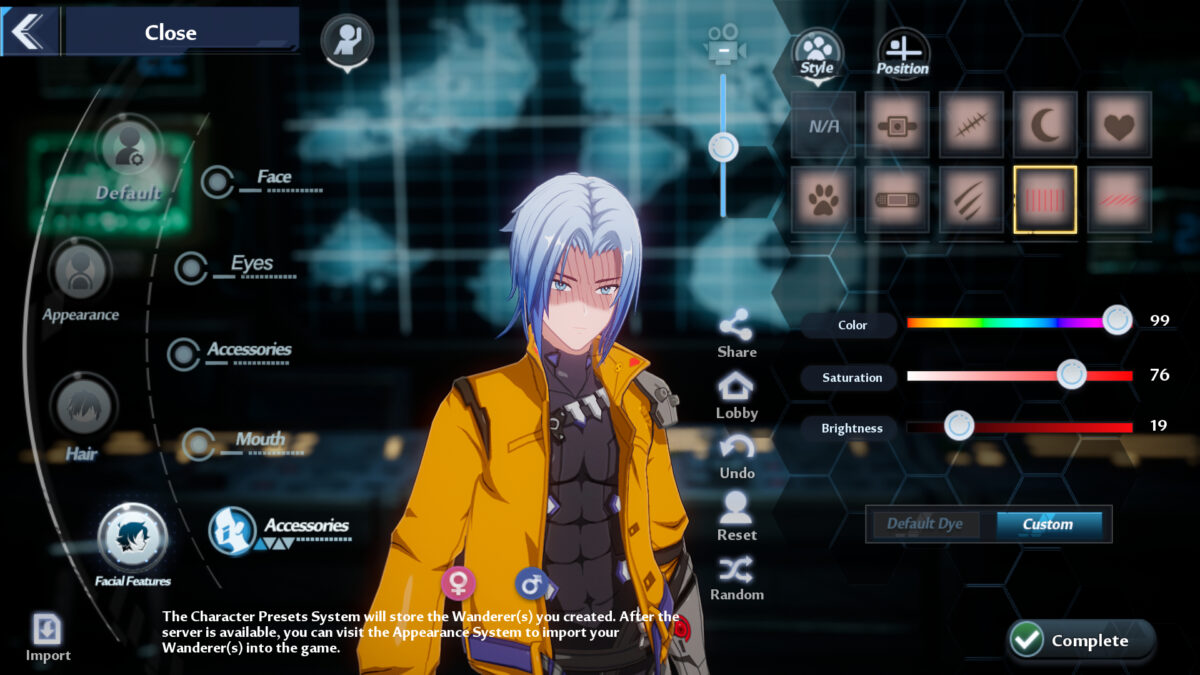The height and width of the screenshot is (675, 1200).
Task: Choose the paw print face mark
Action: click(x=823, y=200)
